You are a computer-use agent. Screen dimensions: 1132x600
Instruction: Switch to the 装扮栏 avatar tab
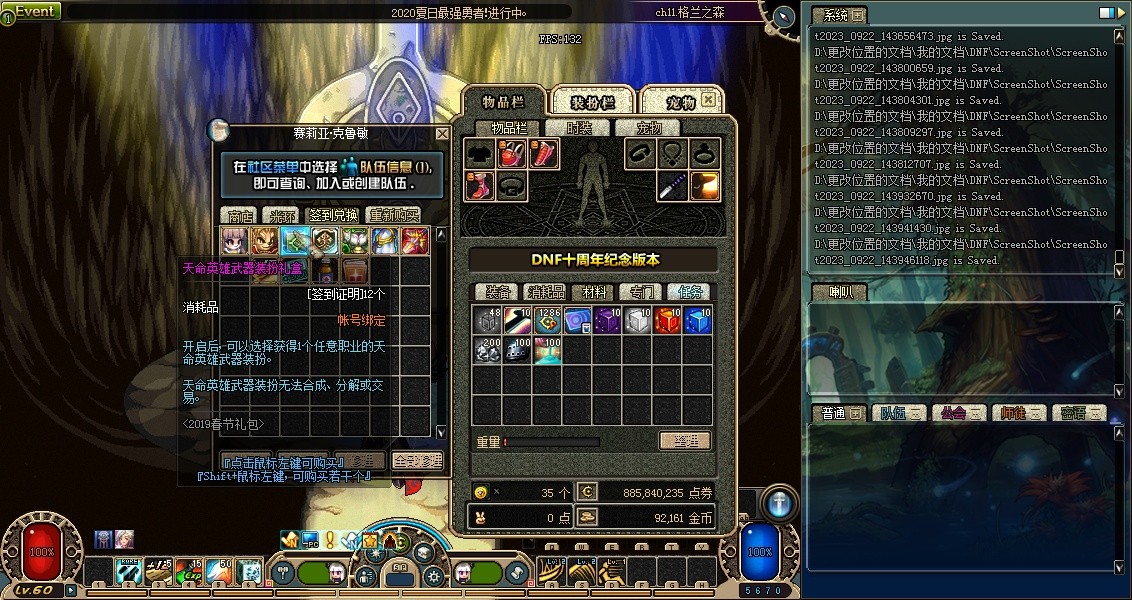click(x=591, y=102)
